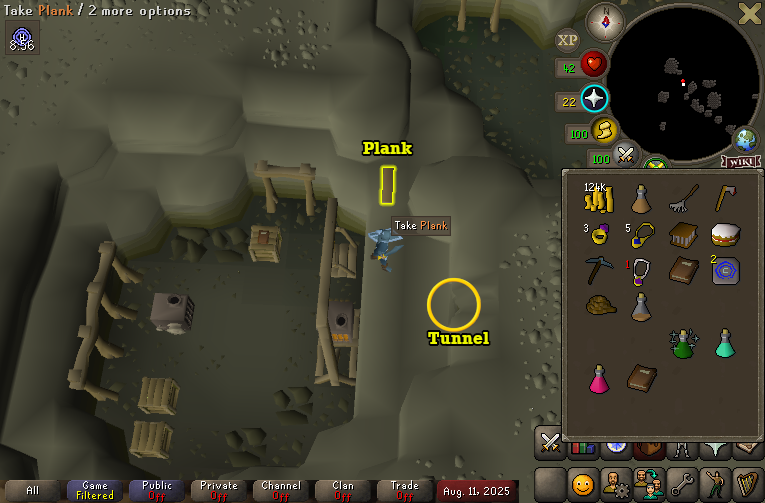Toggle the XP drops button
The image size is (765, 503).
tap(567, 40)
